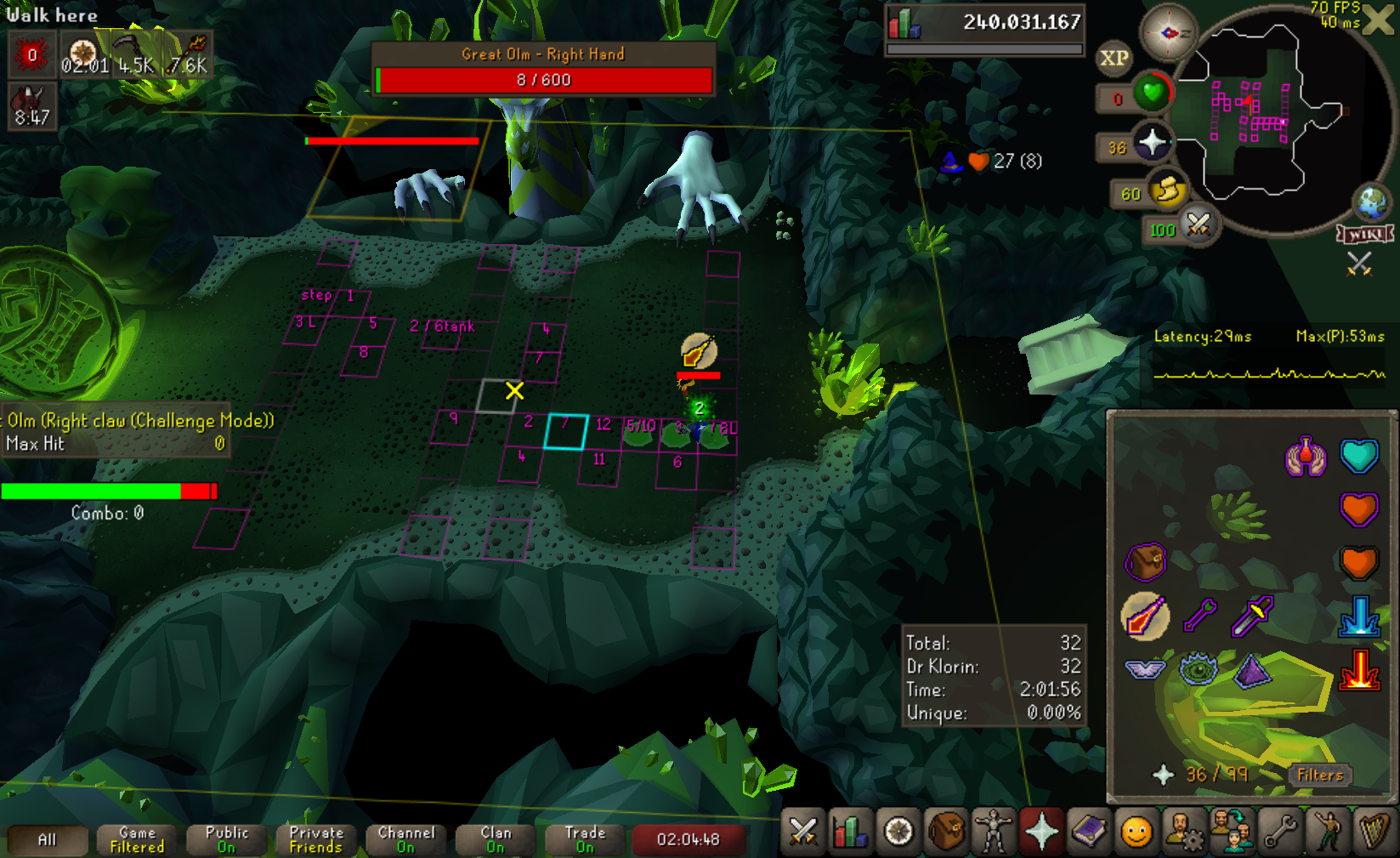
Task: Activate the special attack orb
Action: click(x=1199, y=227)
